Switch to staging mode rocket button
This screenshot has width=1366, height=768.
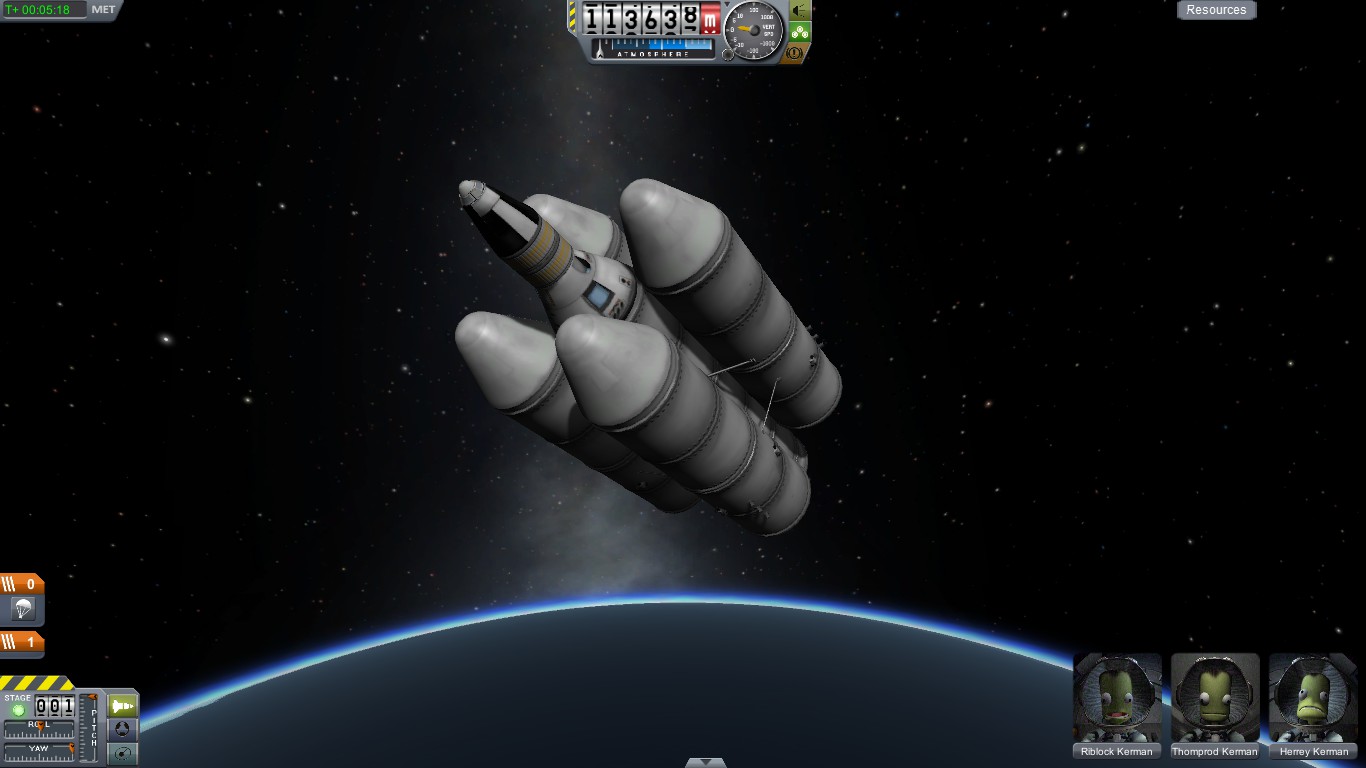pos(122,705)
